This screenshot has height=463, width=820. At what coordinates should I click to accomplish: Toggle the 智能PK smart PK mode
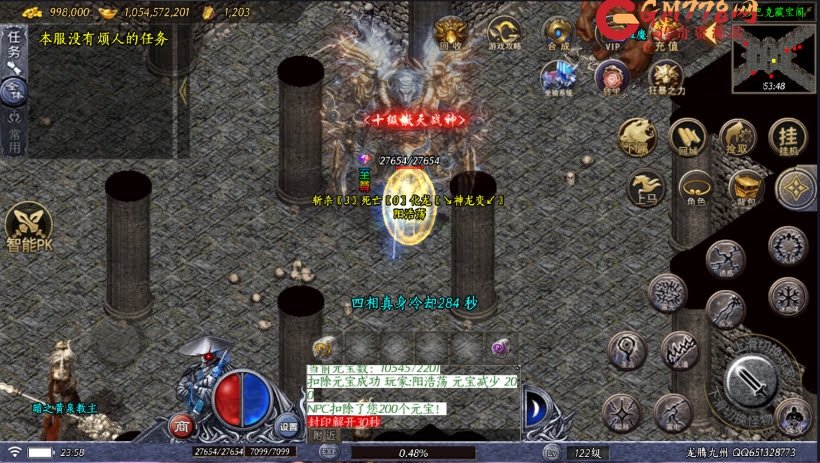click(28, 228)
